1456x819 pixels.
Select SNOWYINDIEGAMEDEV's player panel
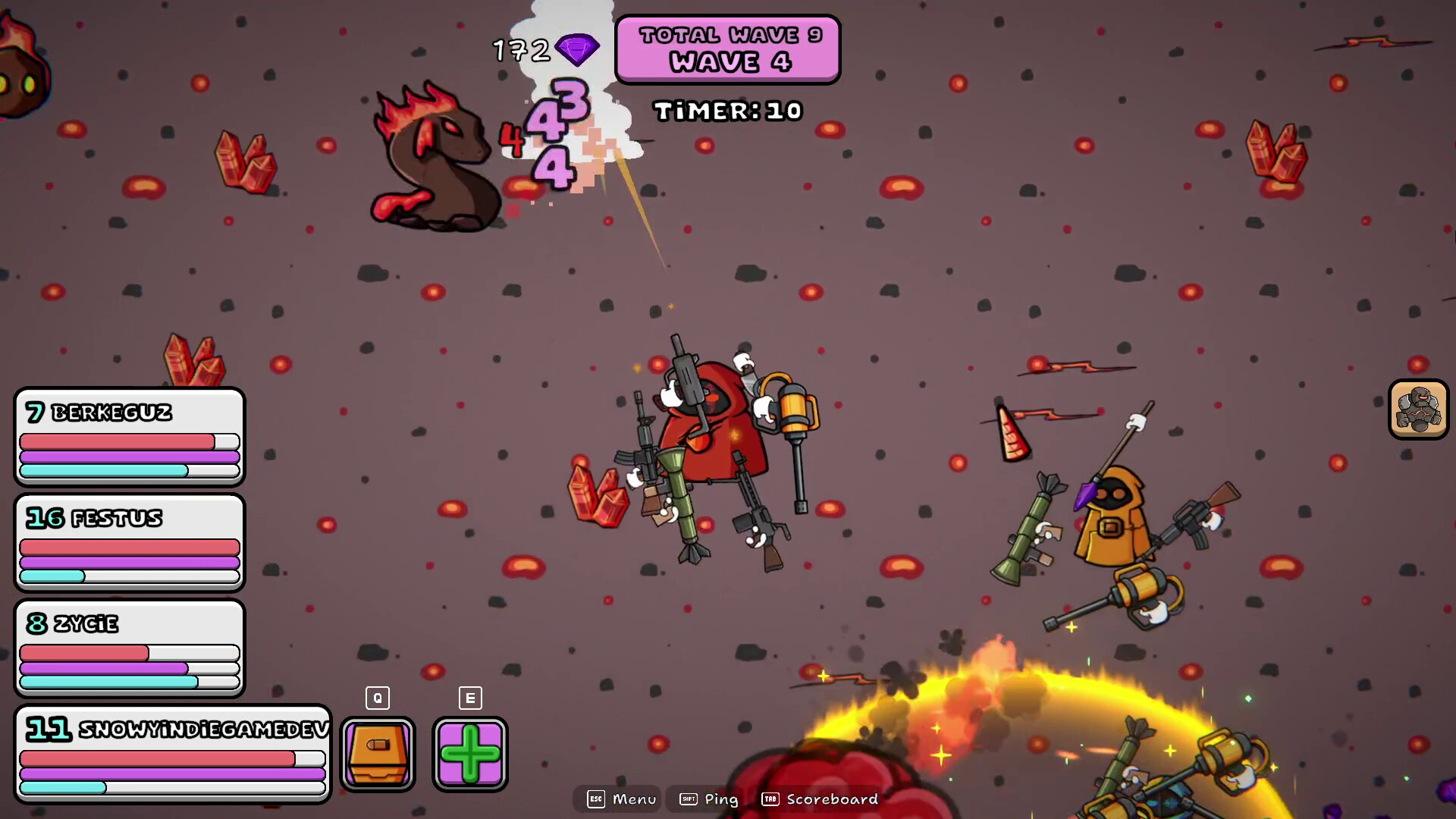coord(173,755)
